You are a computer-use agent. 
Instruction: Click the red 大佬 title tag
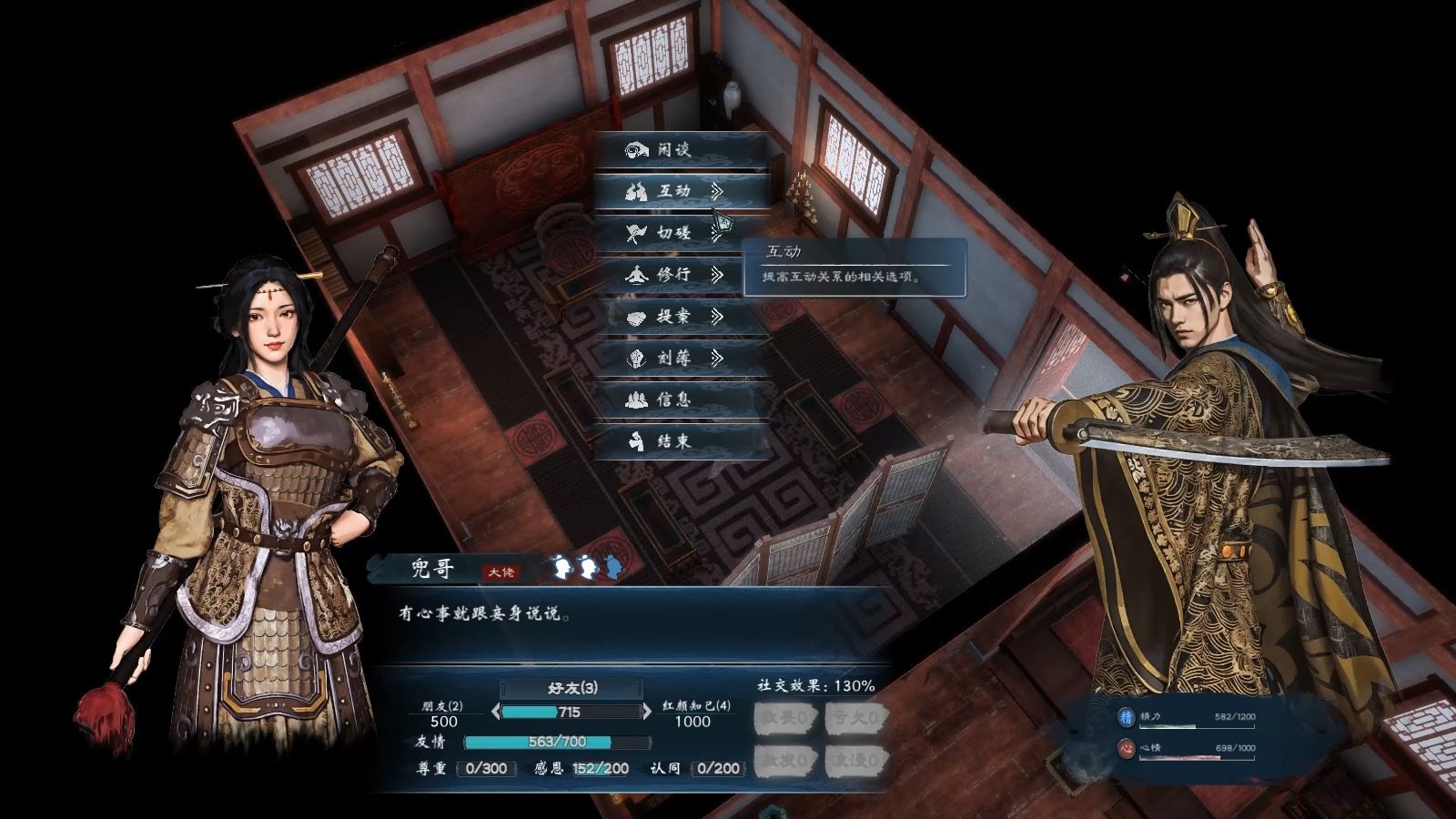(501, 571)
